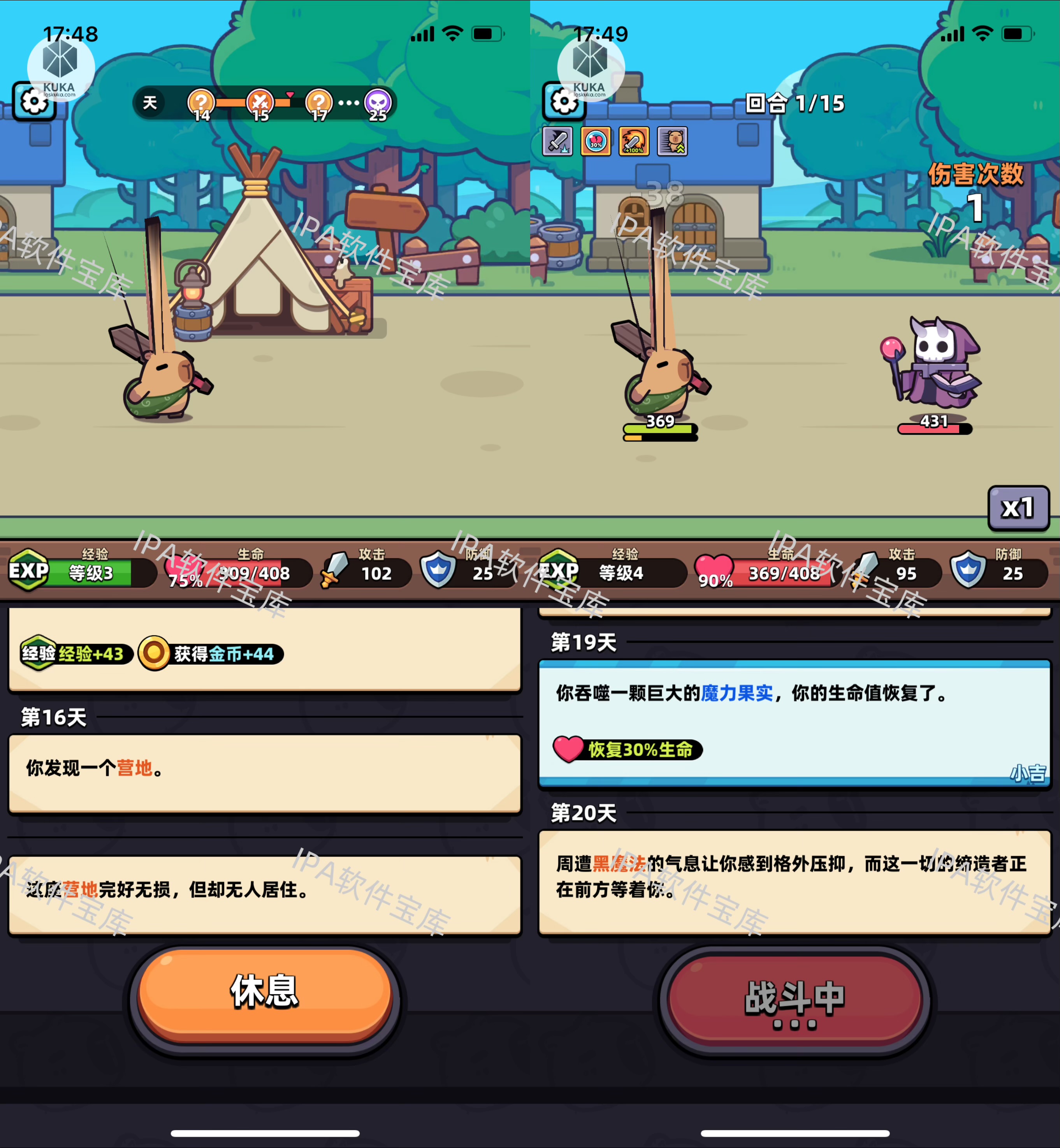
Task: Open the settings gear in the left game view
Action: [x=34, y=100]
